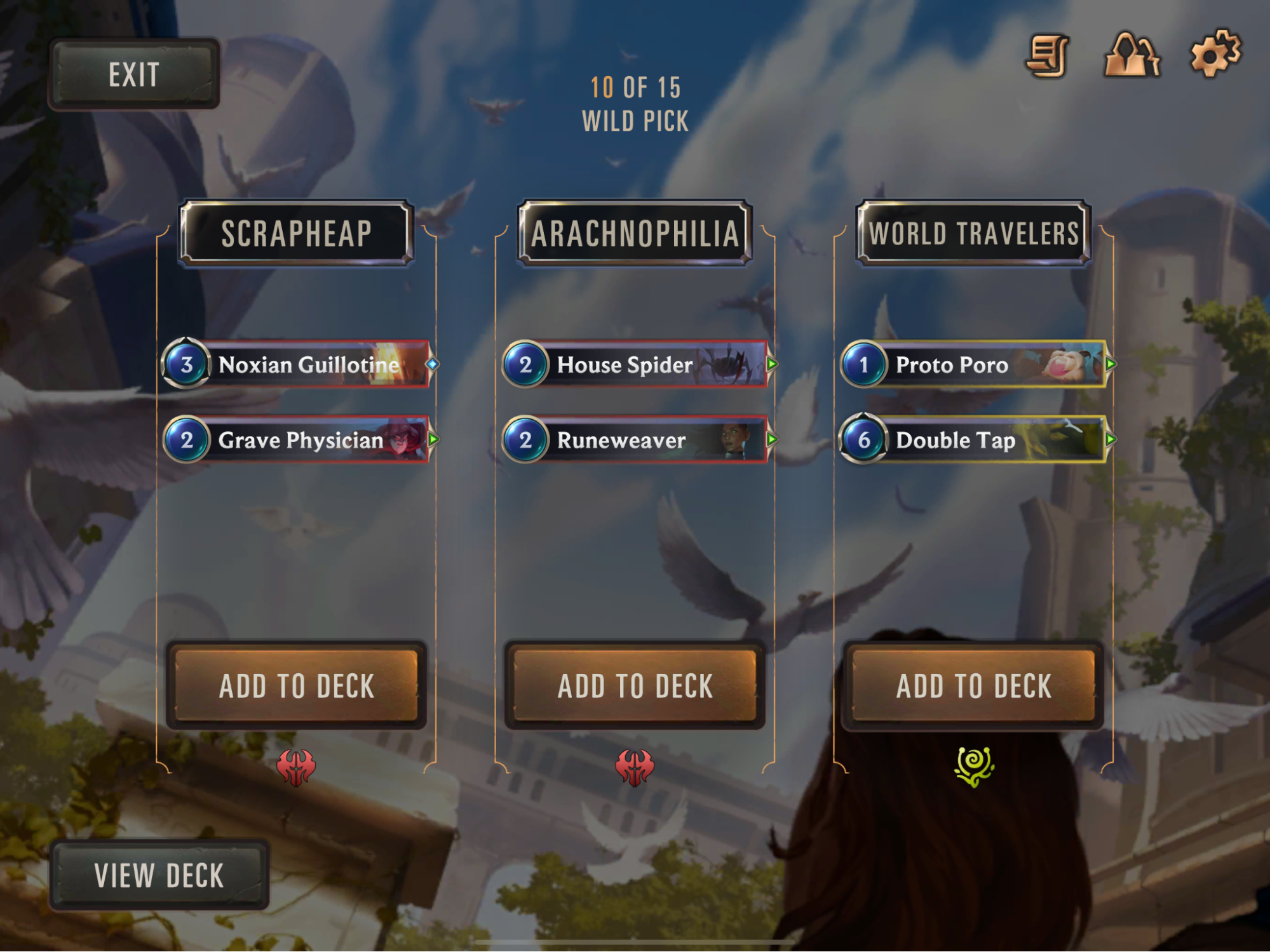
Task: Add Arachnophilia bundle to deck
Action: tap(635, 685)
